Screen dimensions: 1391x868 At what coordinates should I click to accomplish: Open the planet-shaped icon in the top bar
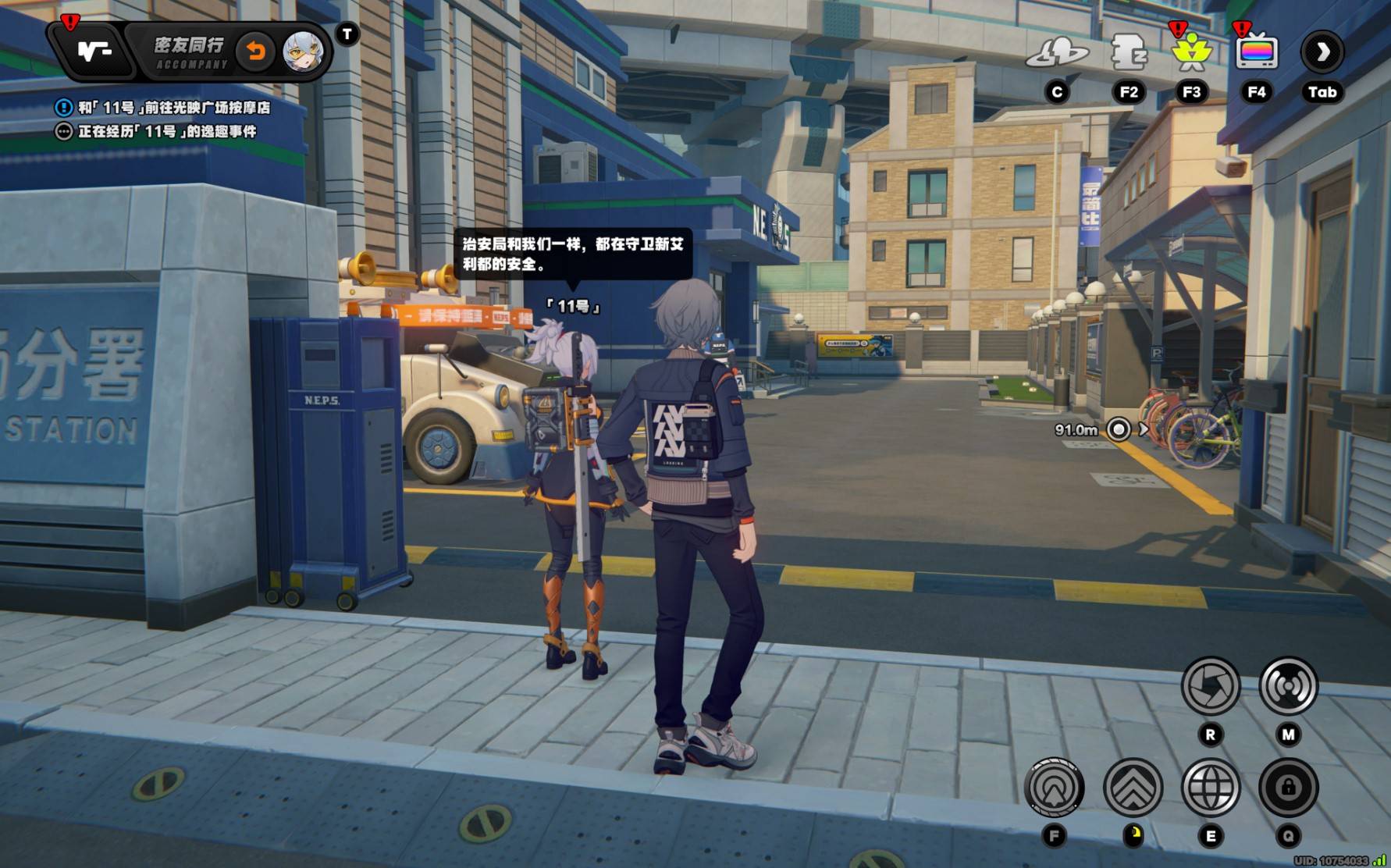[1057, 53]
